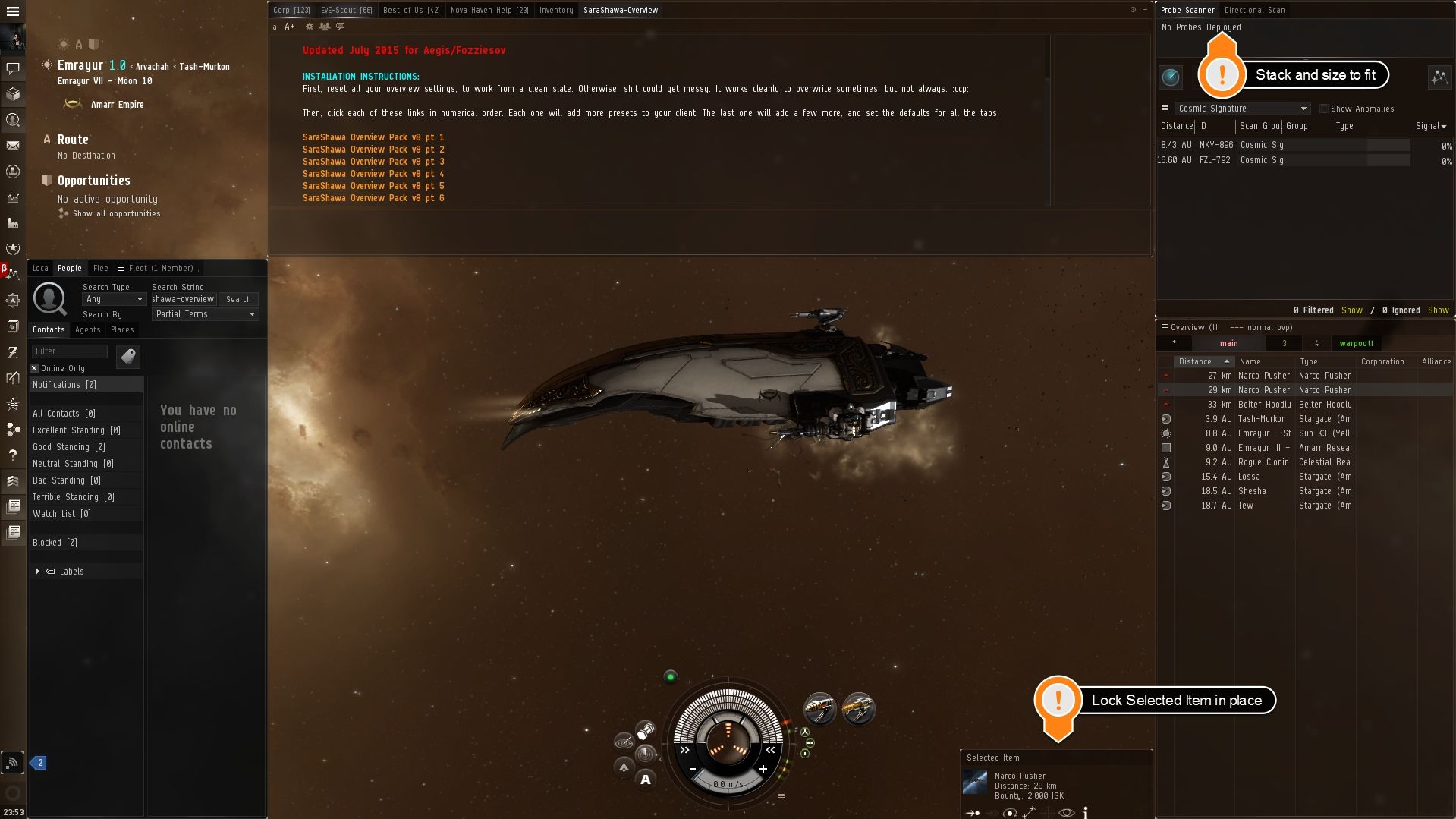This screenshot has height=819, width=1456.
Task: Open the Market graph icon in the Neocom
Action: 13,197
